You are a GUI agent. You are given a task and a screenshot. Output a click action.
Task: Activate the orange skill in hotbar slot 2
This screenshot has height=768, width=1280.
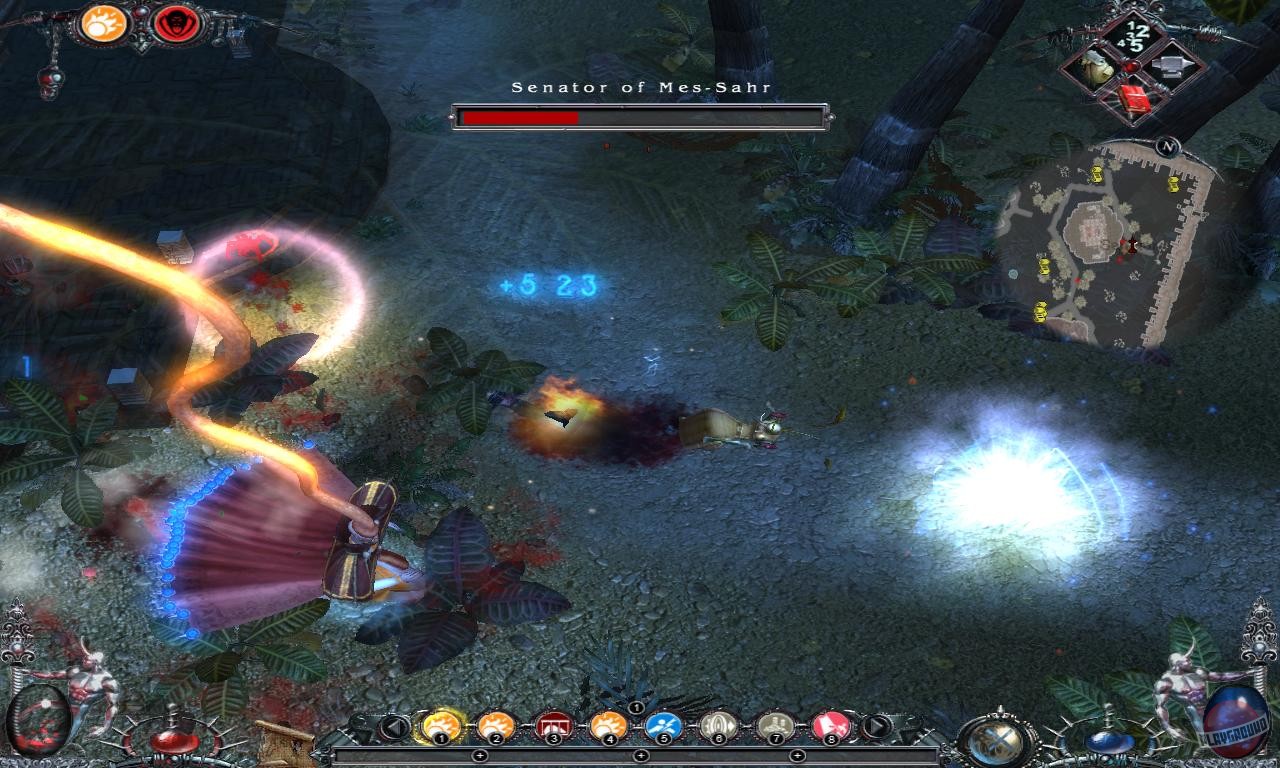[x=494, y=725]
